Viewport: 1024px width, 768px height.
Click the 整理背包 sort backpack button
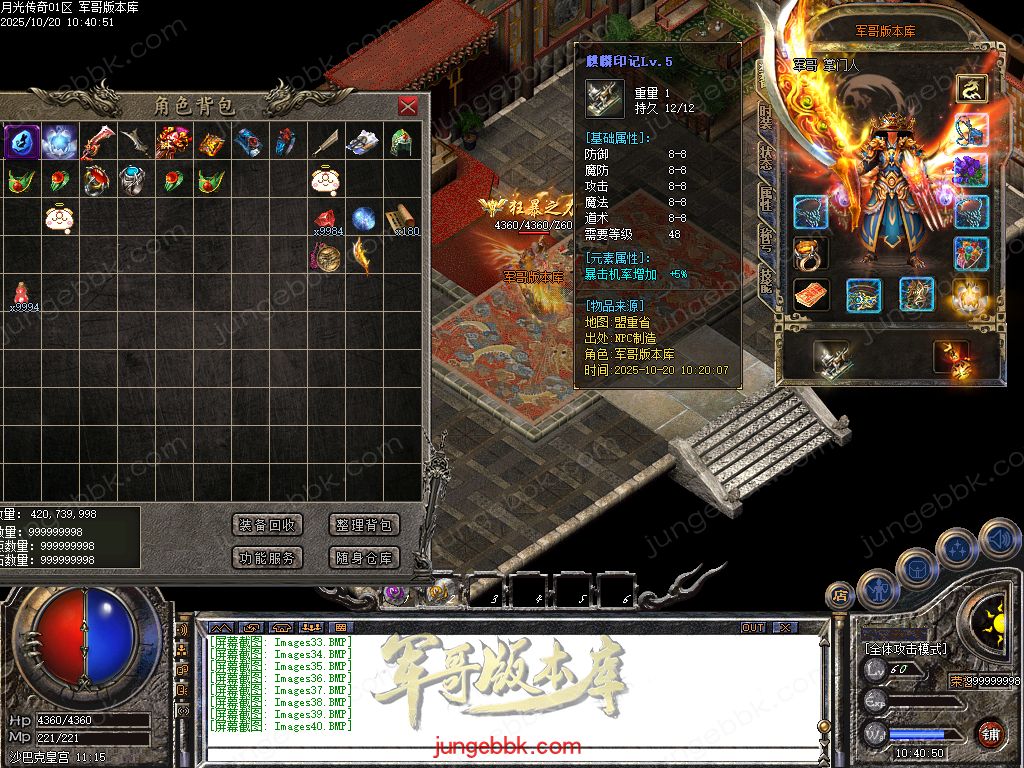(x=364, y=525)
